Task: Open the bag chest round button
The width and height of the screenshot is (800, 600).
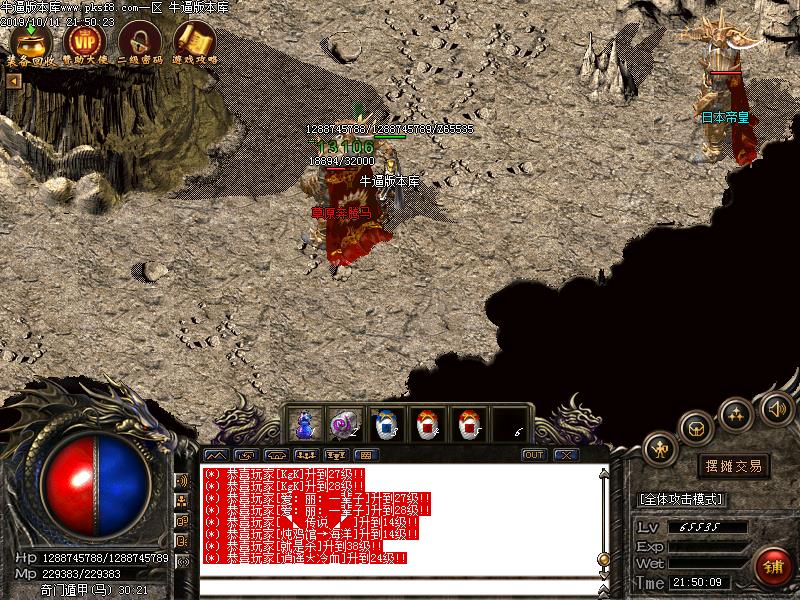Action: pyautogui.click(x=695, y=427)
